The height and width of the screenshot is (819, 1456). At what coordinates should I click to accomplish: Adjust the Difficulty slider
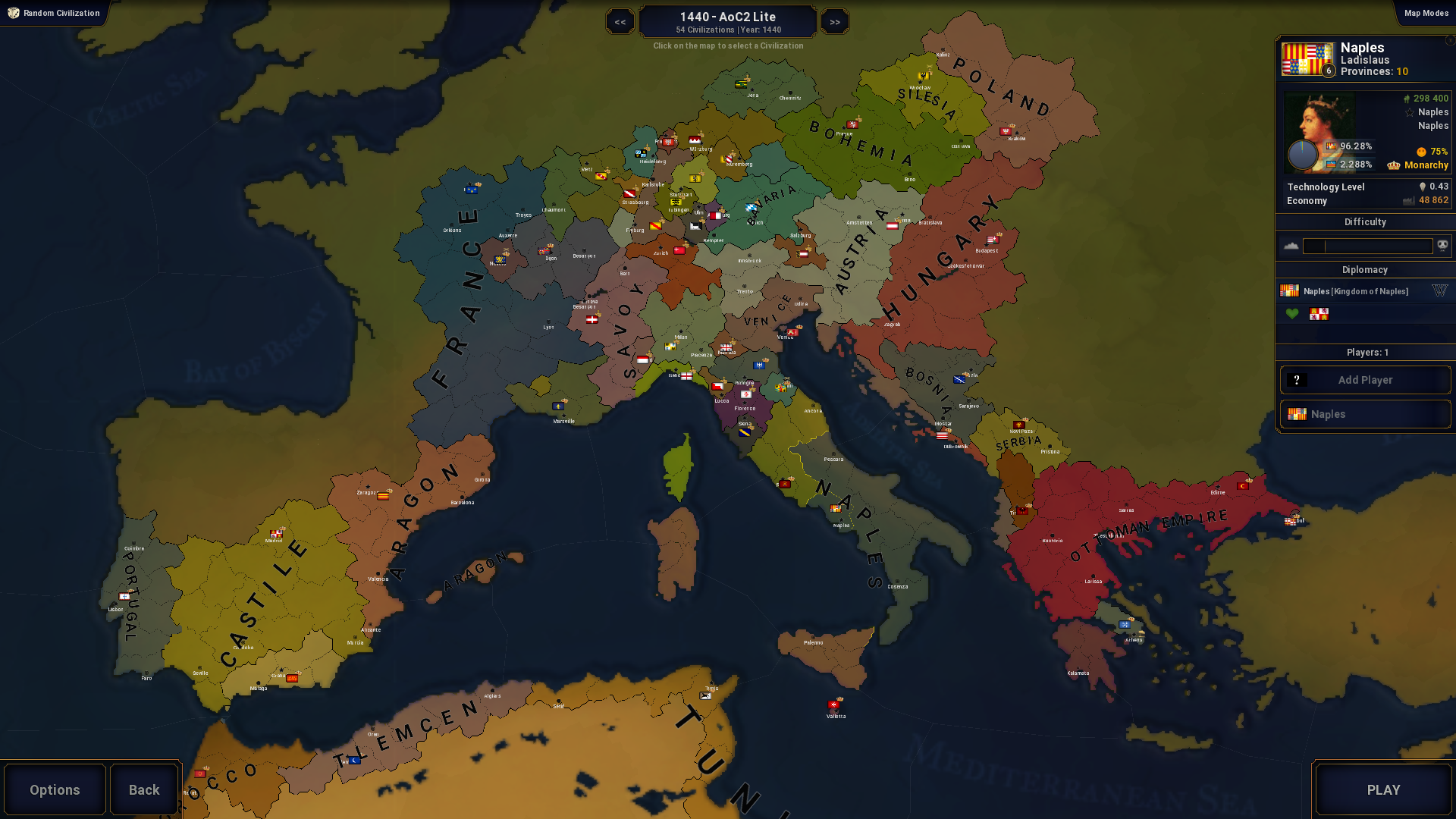click(1367, 246)
